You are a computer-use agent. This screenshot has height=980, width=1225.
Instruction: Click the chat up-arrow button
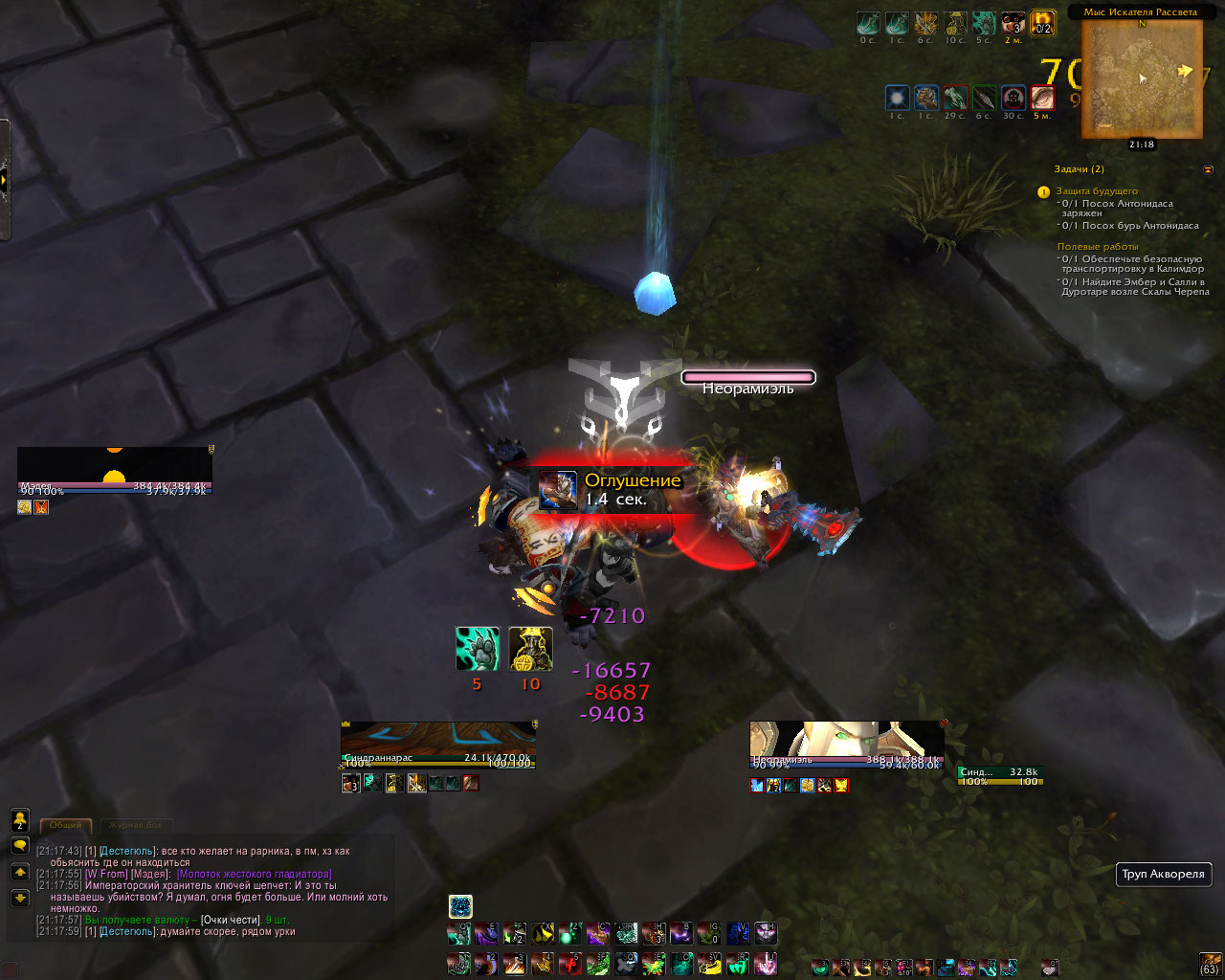(x=19, y=872)
